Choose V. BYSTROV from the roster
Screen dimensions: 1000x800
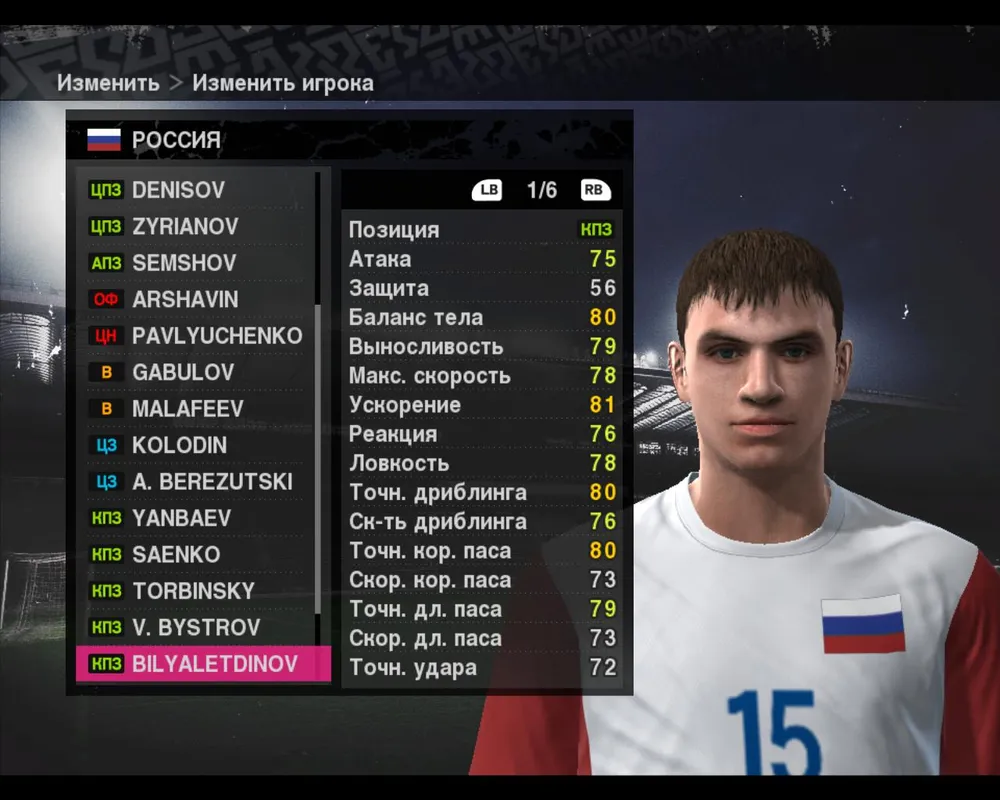point(200,628)
